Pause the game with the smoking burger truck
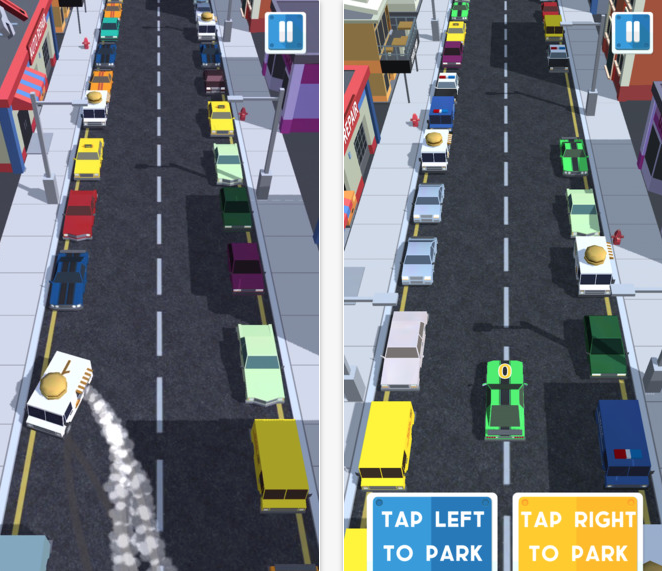This screenshot has height=571, width=662. tap(287, 32)
